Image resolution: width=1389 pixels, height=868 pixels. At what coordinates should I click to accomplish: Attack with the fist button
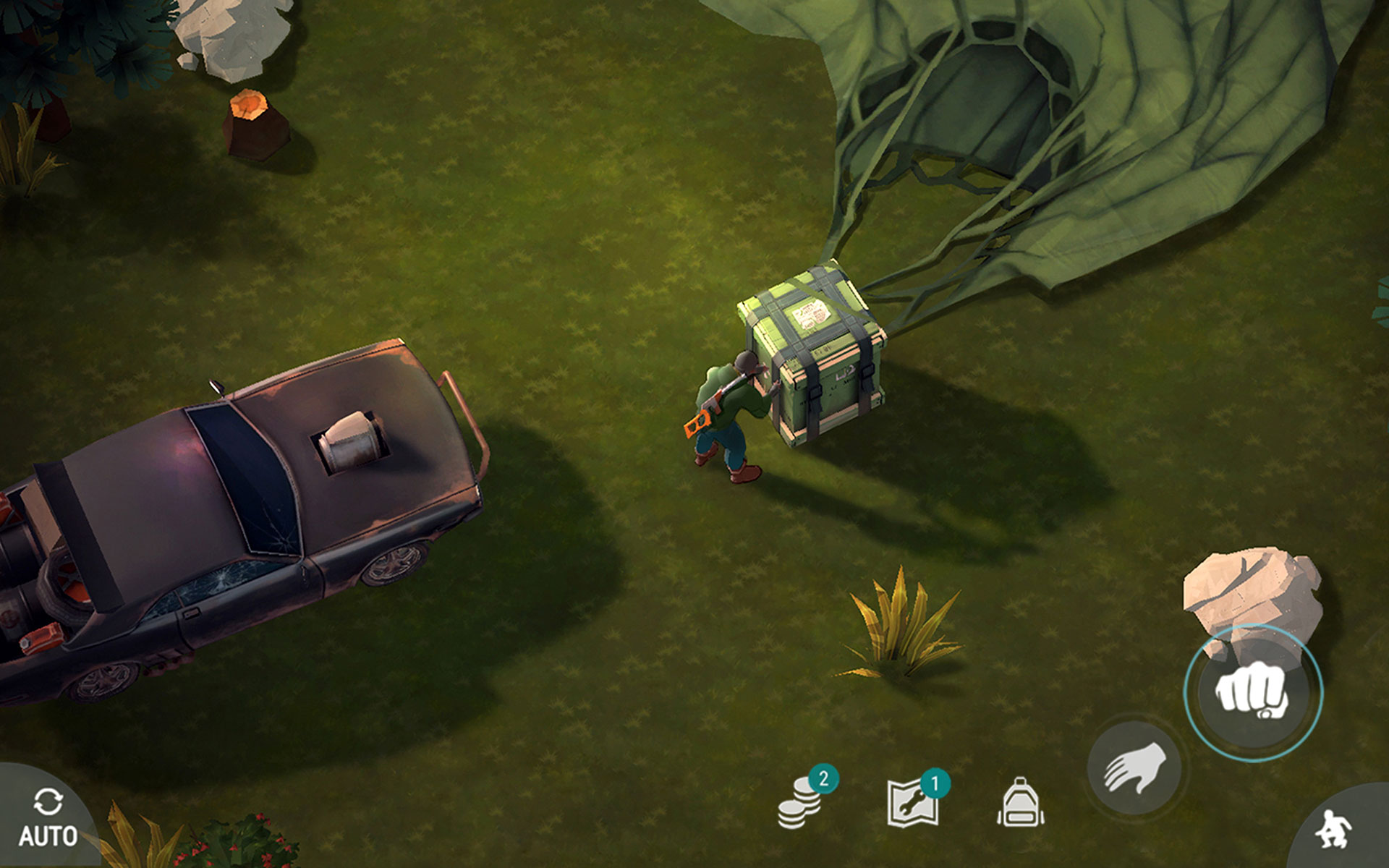[x=1253, y=693]
